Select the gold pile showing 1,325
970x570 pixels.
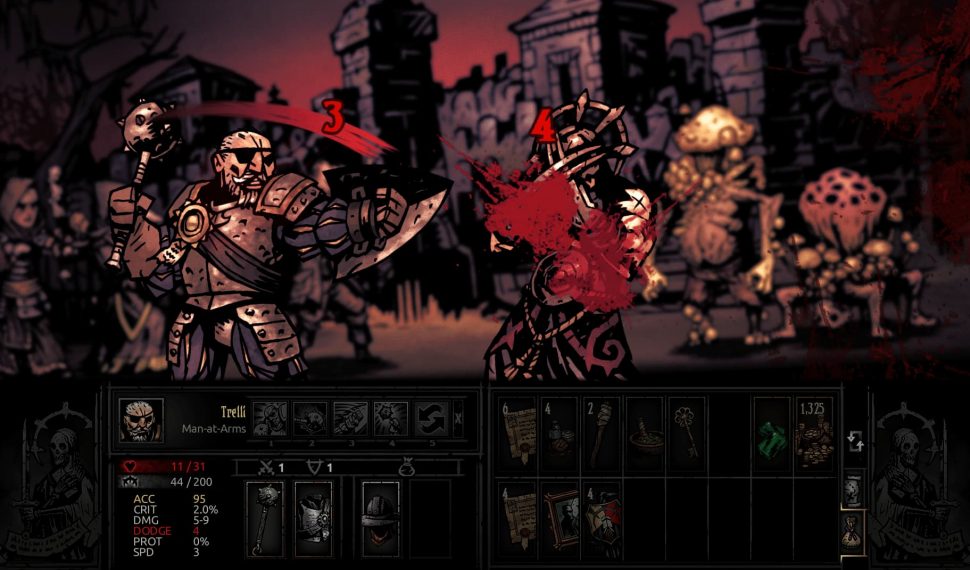pos(814,435)
